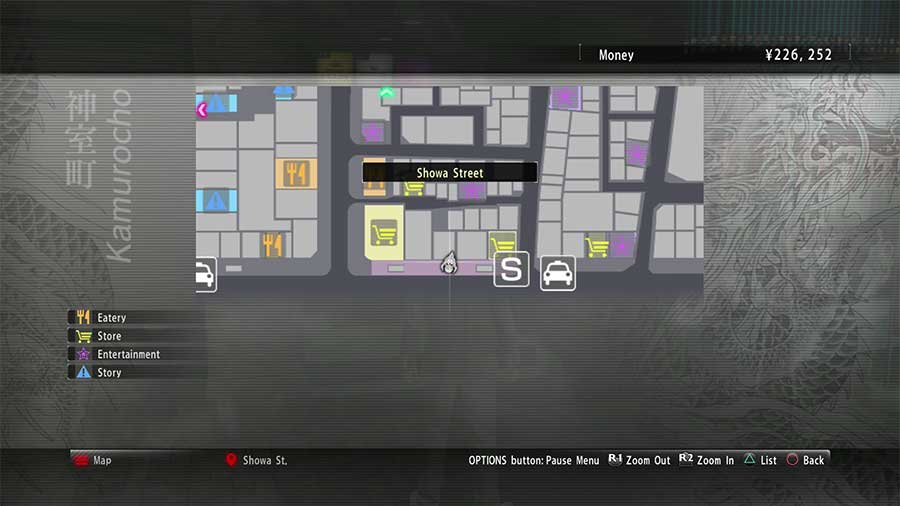Select the Entertainment legend entry
This screenshot has width=900, height=506.
click(x=127, y=354)
